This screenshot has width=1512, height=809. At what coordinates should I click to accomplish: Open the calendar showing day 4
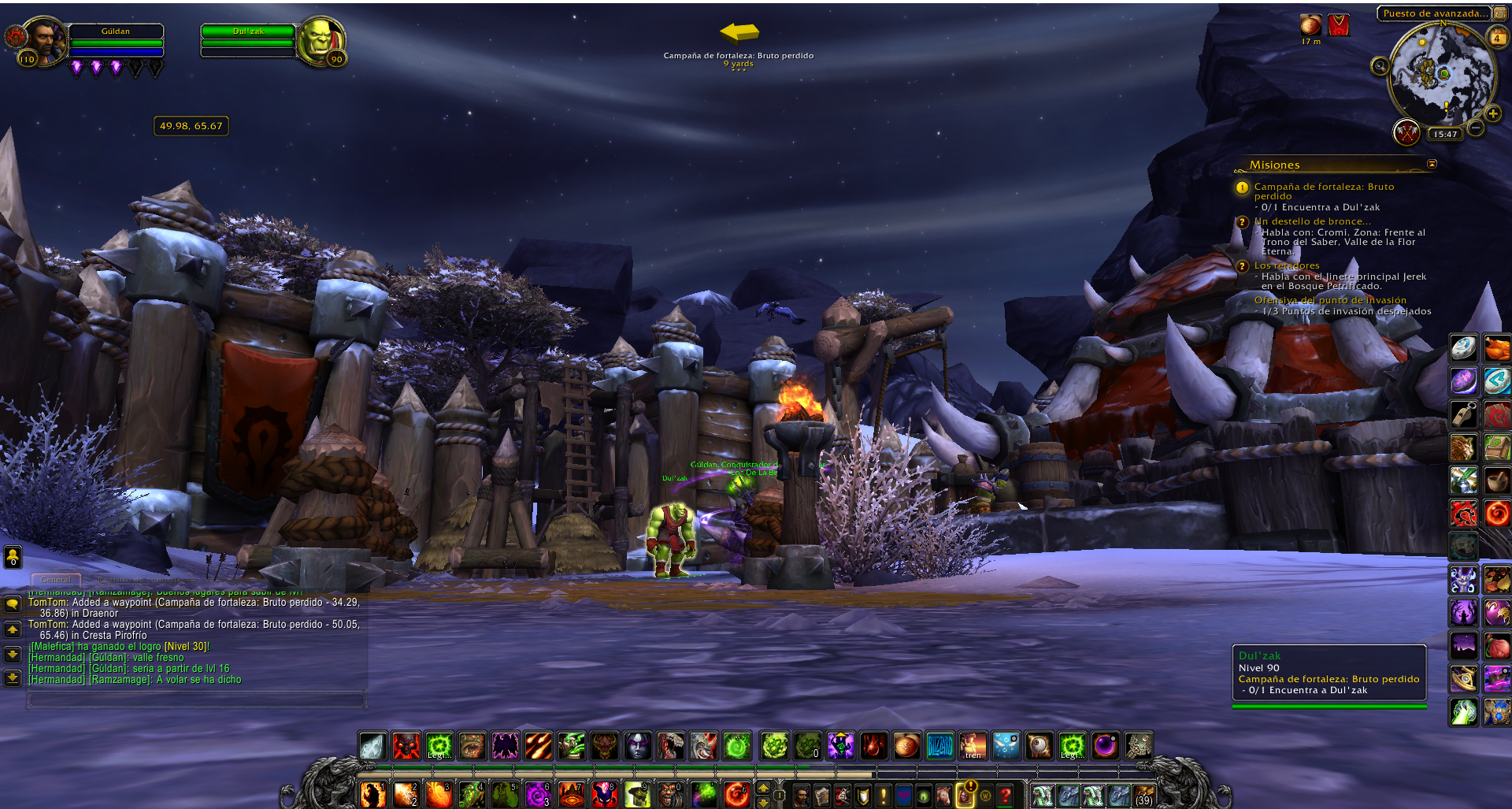click(x=1496, y=38)
